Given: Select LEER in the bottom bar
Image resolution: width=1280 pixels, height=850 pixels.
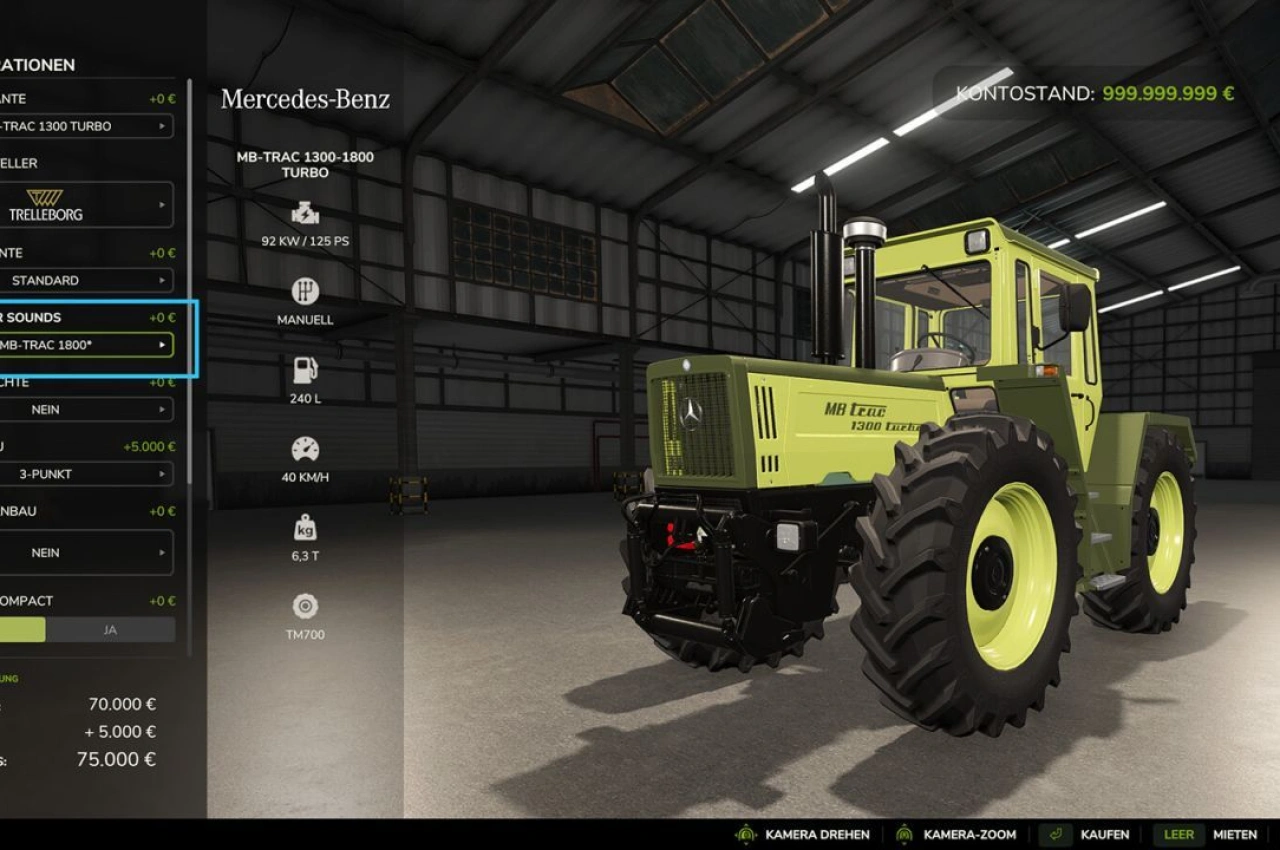Looking at the screenshot, I should (x=1178, y=834).
